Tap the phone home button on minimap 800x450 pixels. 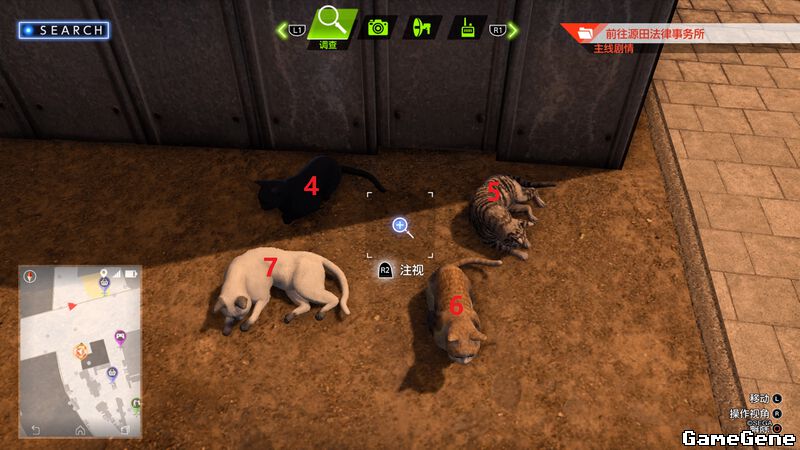click(x=79, y=430)
